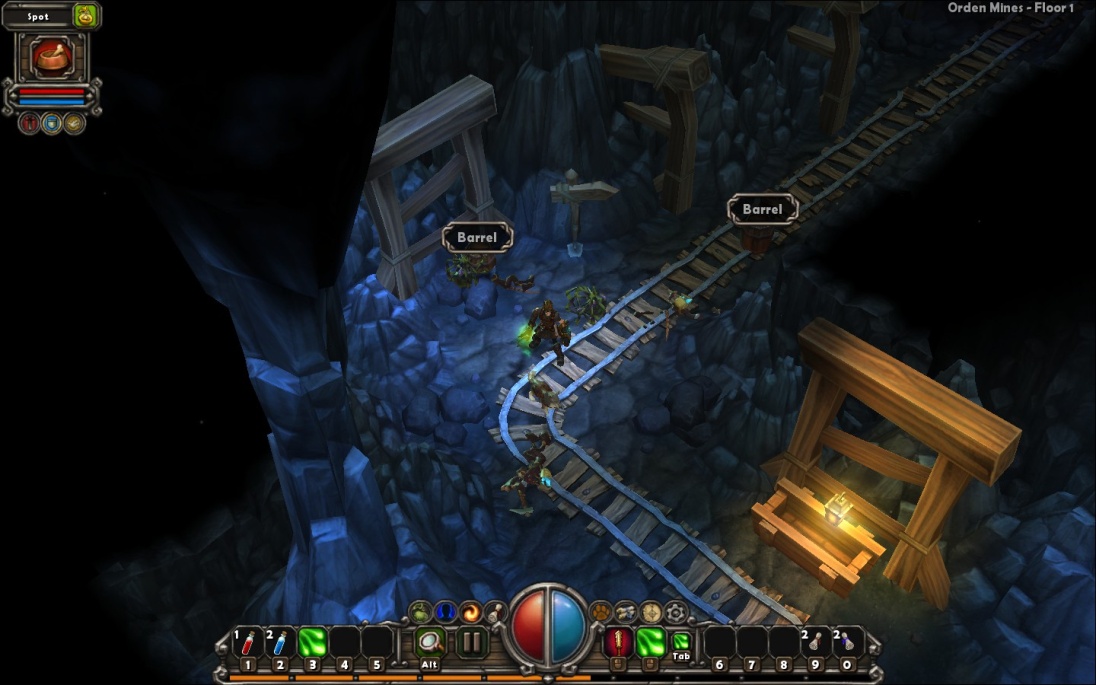Screen dimensions: 1096x685
Task: Use the red health potion in slot 1
Action: tap(248, 641)
